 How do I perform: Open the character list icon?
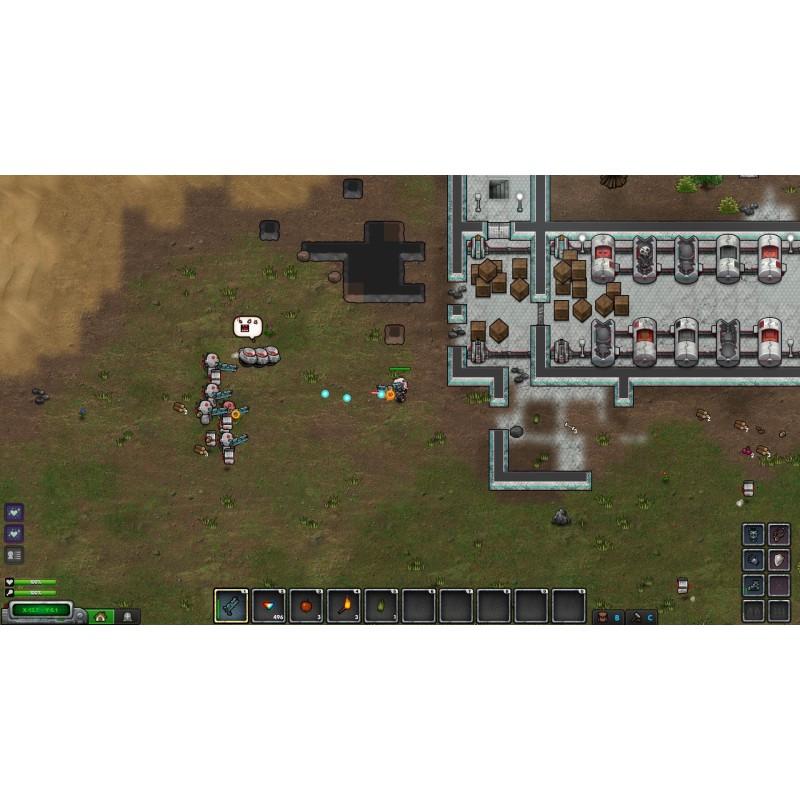click(x=14, y=555)
